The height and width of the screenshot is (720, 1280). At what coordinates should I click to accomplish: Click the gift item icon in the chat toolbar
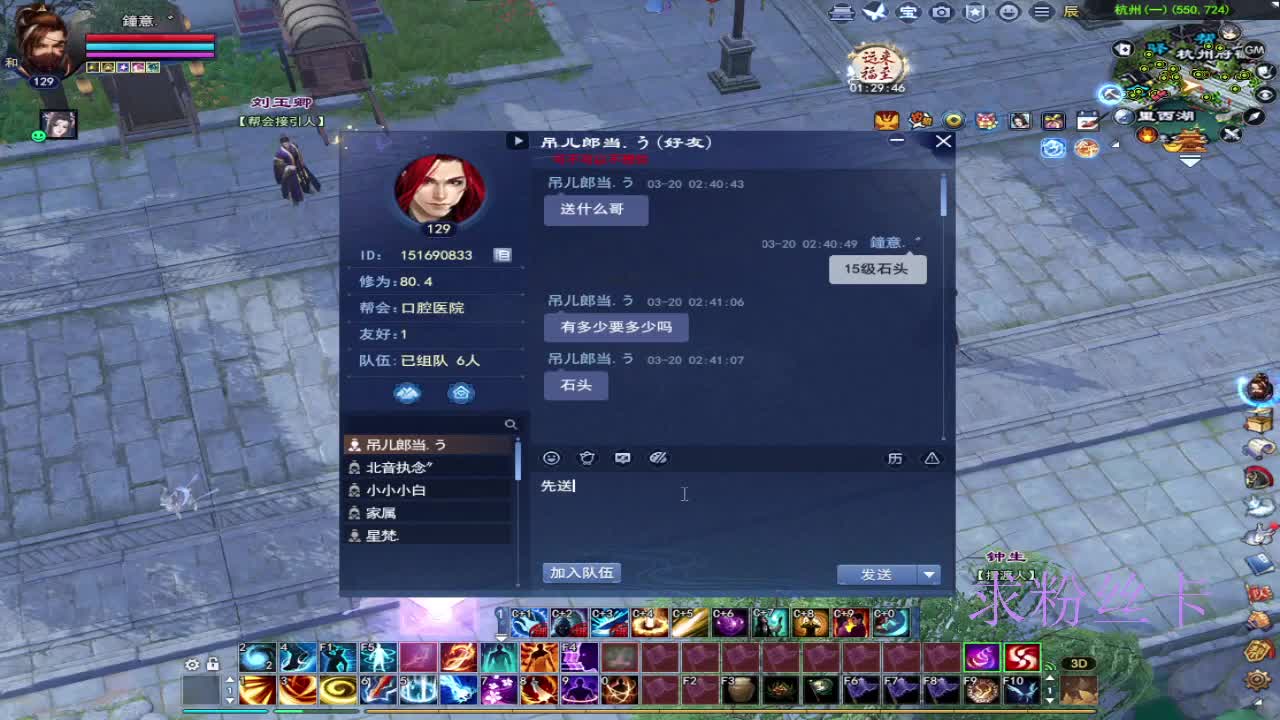587,458
